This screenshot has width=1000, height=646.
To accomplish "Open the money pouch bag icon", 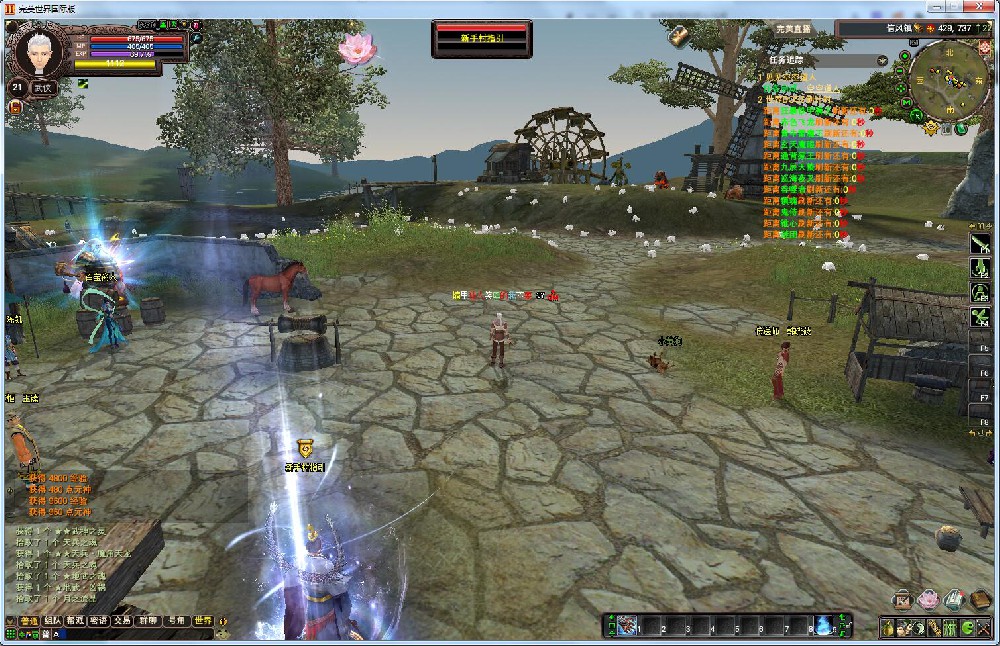I will tap(887, 628).
